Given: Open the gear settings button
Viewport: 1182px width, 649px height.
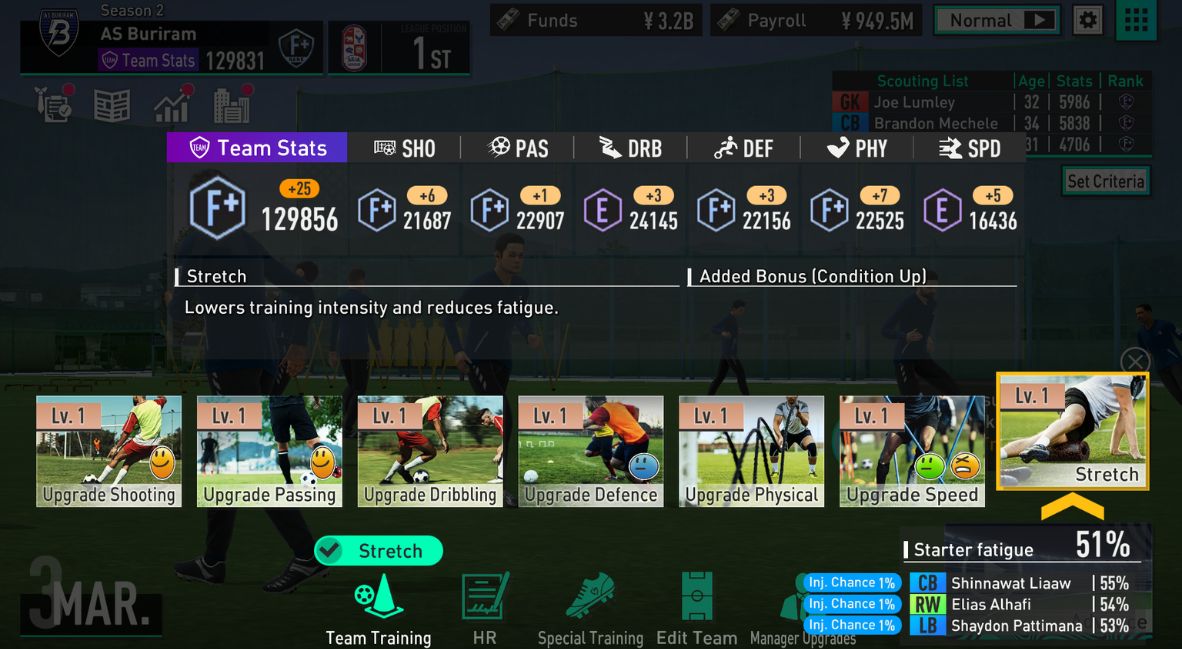Looking at the screenshot, I should point(1088,20).
